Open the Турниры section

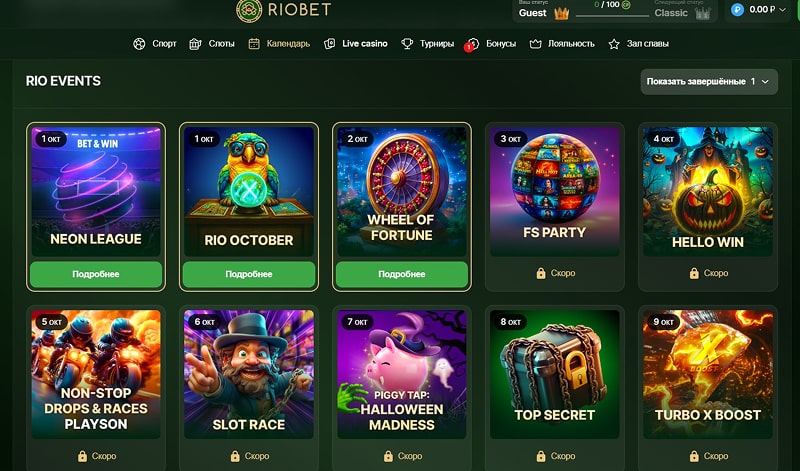[427, 44]
